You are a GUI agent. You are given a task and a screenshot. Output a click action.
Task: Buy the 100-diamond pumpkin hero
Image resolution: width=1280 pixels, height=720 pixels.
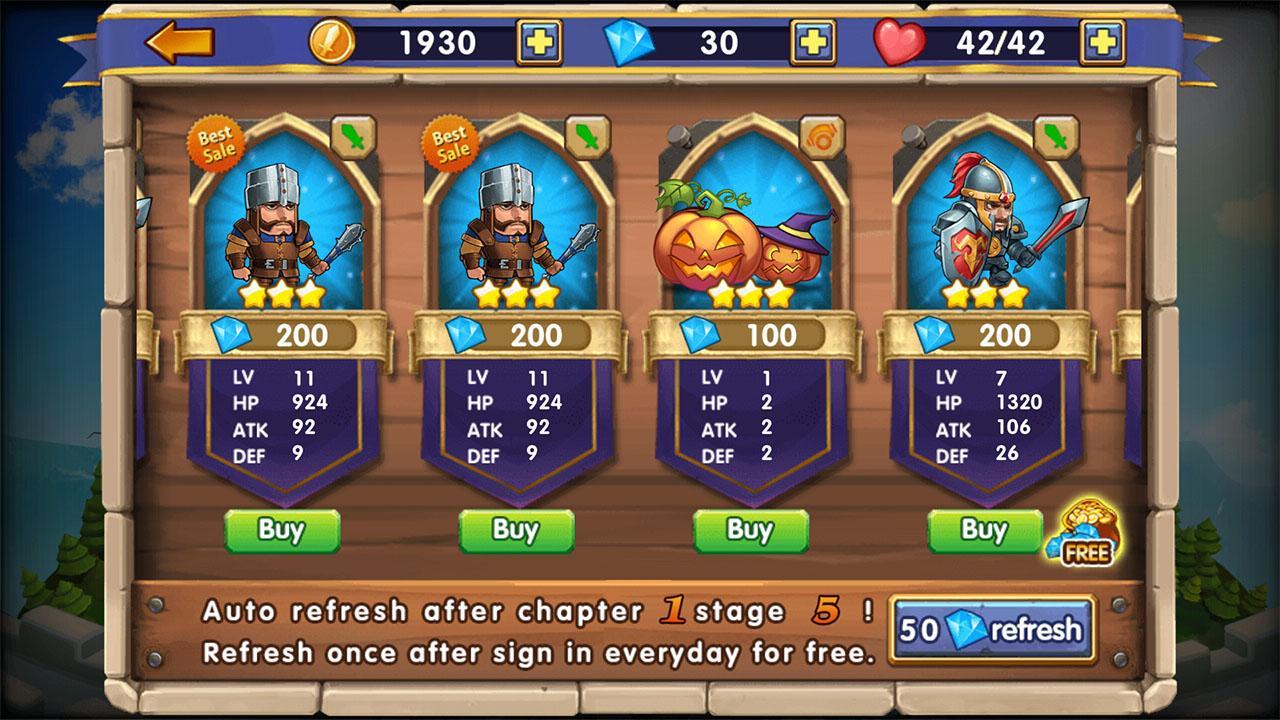(x=750, y=532)
